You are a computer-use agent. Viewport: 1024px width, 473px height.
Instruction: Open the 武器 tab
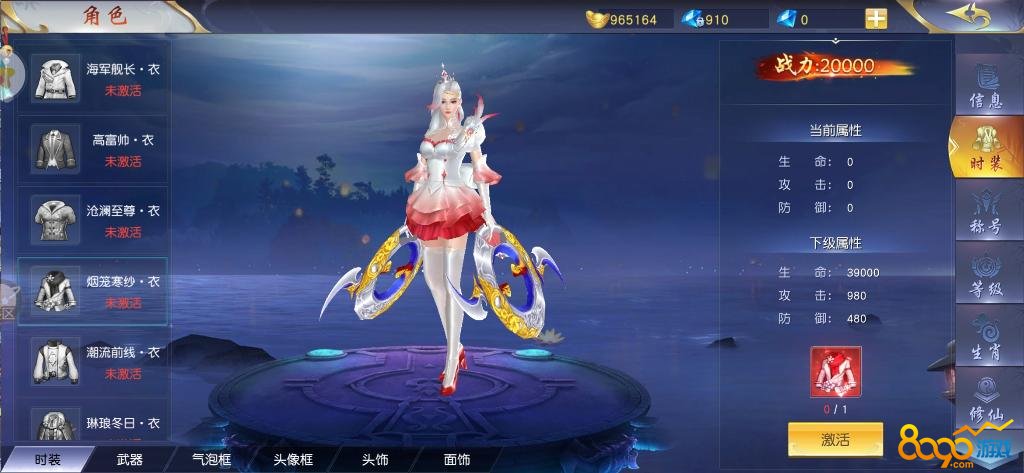pyautogui.click(x=130, y=460)
